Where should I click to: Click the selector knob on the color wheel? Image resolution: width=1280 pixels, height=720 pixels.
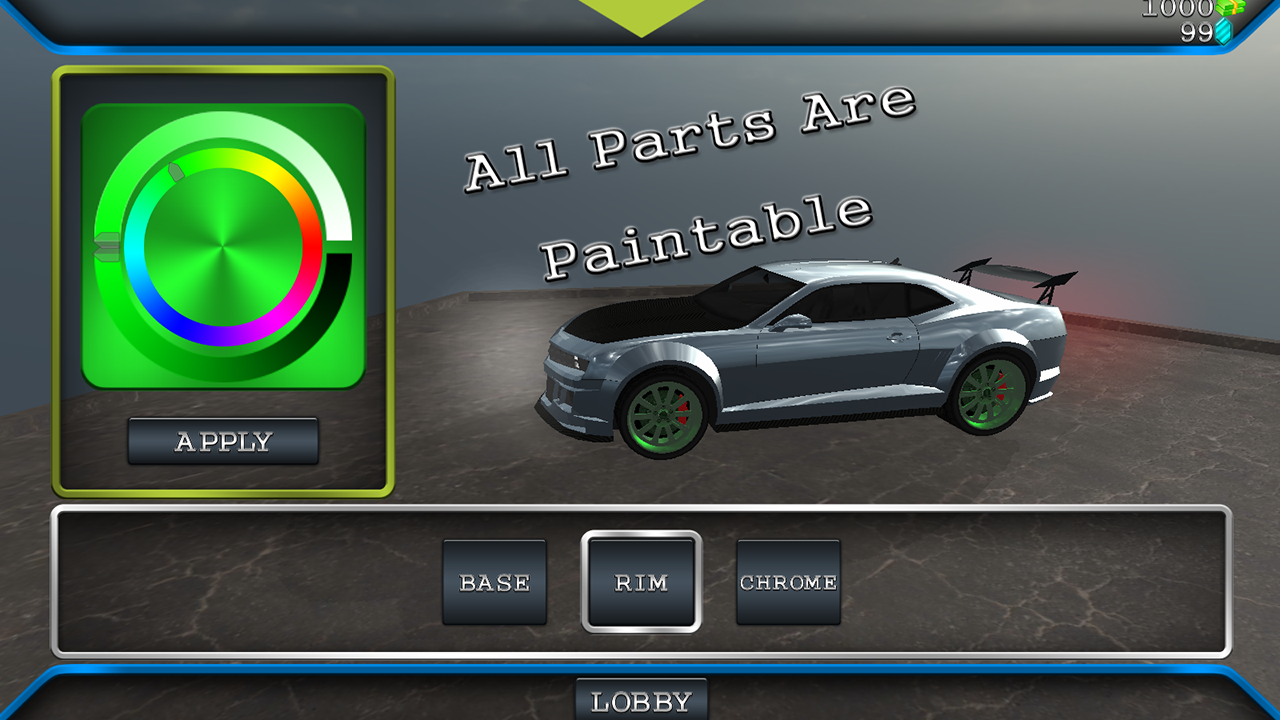tap(175, 170)
